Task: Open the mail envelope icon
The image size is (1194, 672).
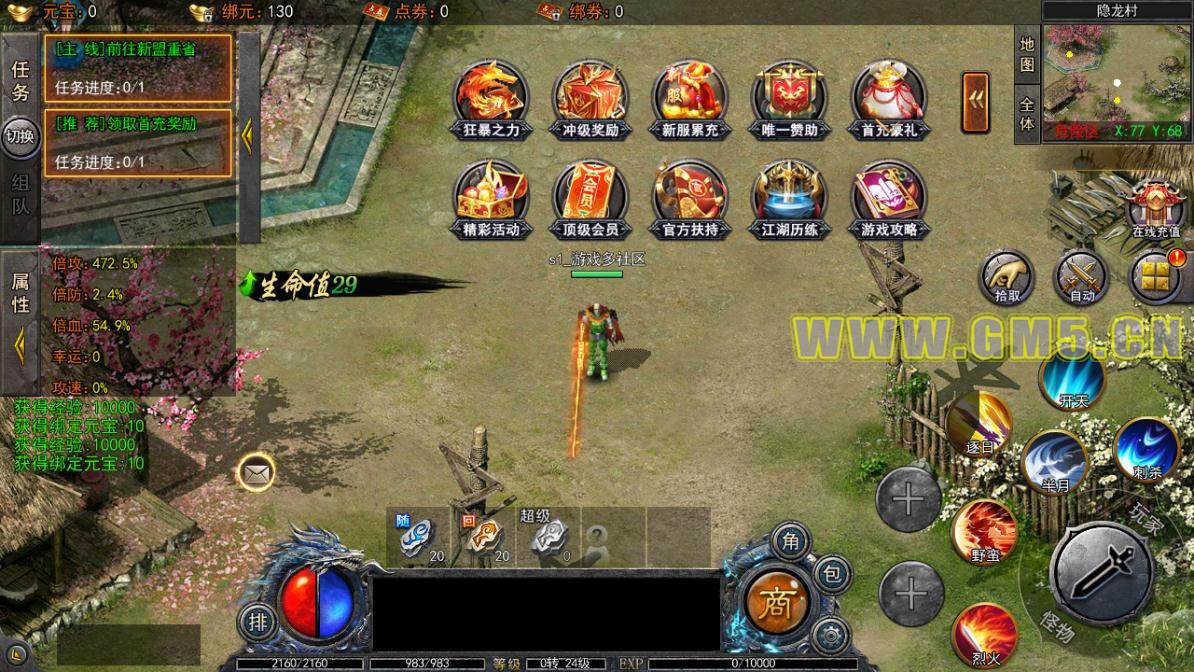Action: point(256,471)
